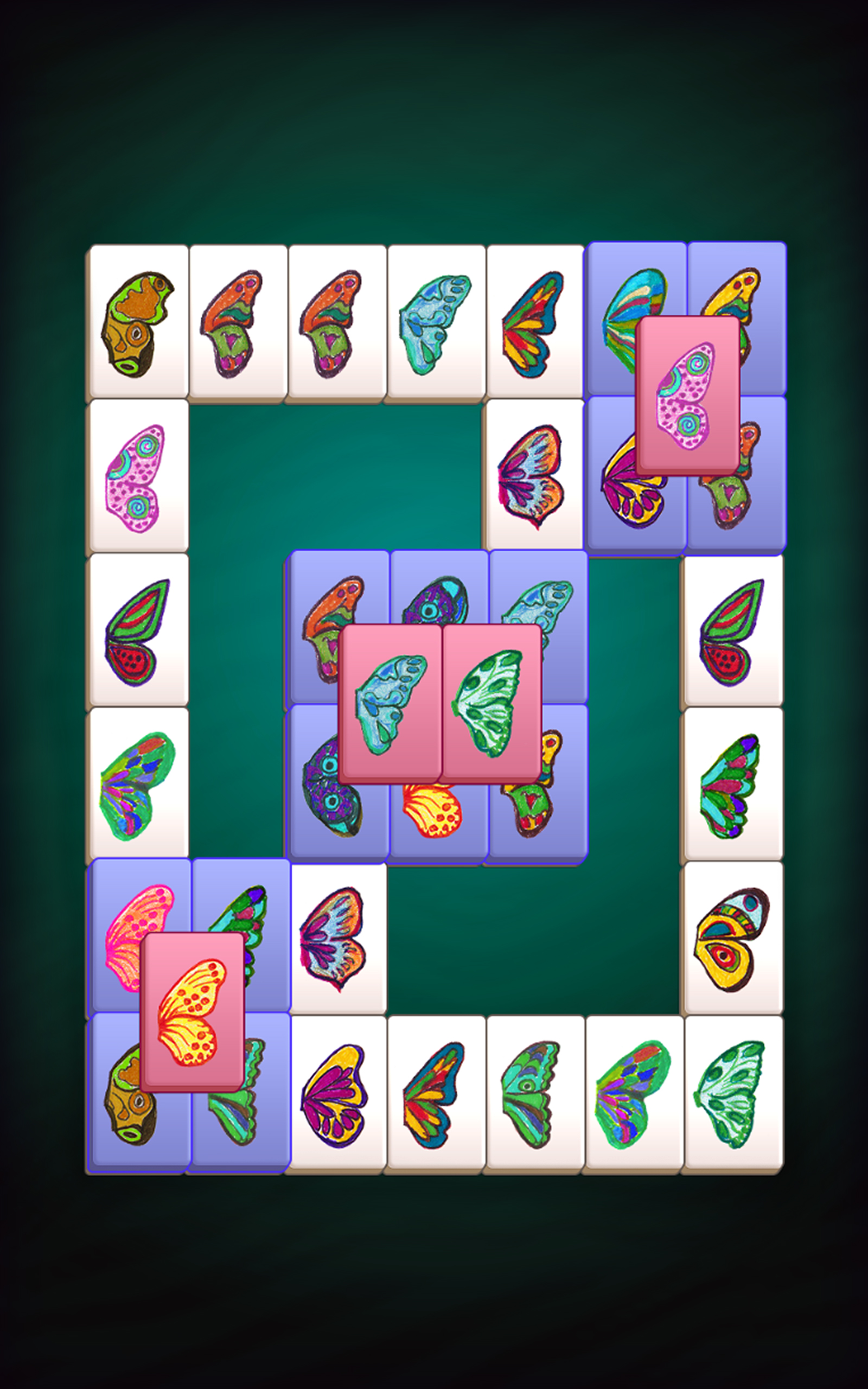Click the white tile with yellow-and-magenta wing
This screenshot has height=1389, width=868.
click(x=336, y=1094)
